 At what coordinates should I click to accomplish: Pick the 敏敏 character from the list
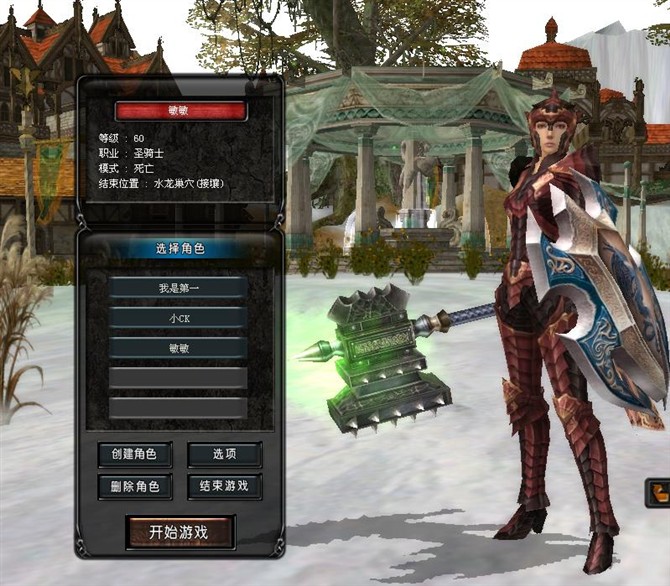tap(178, 348)
